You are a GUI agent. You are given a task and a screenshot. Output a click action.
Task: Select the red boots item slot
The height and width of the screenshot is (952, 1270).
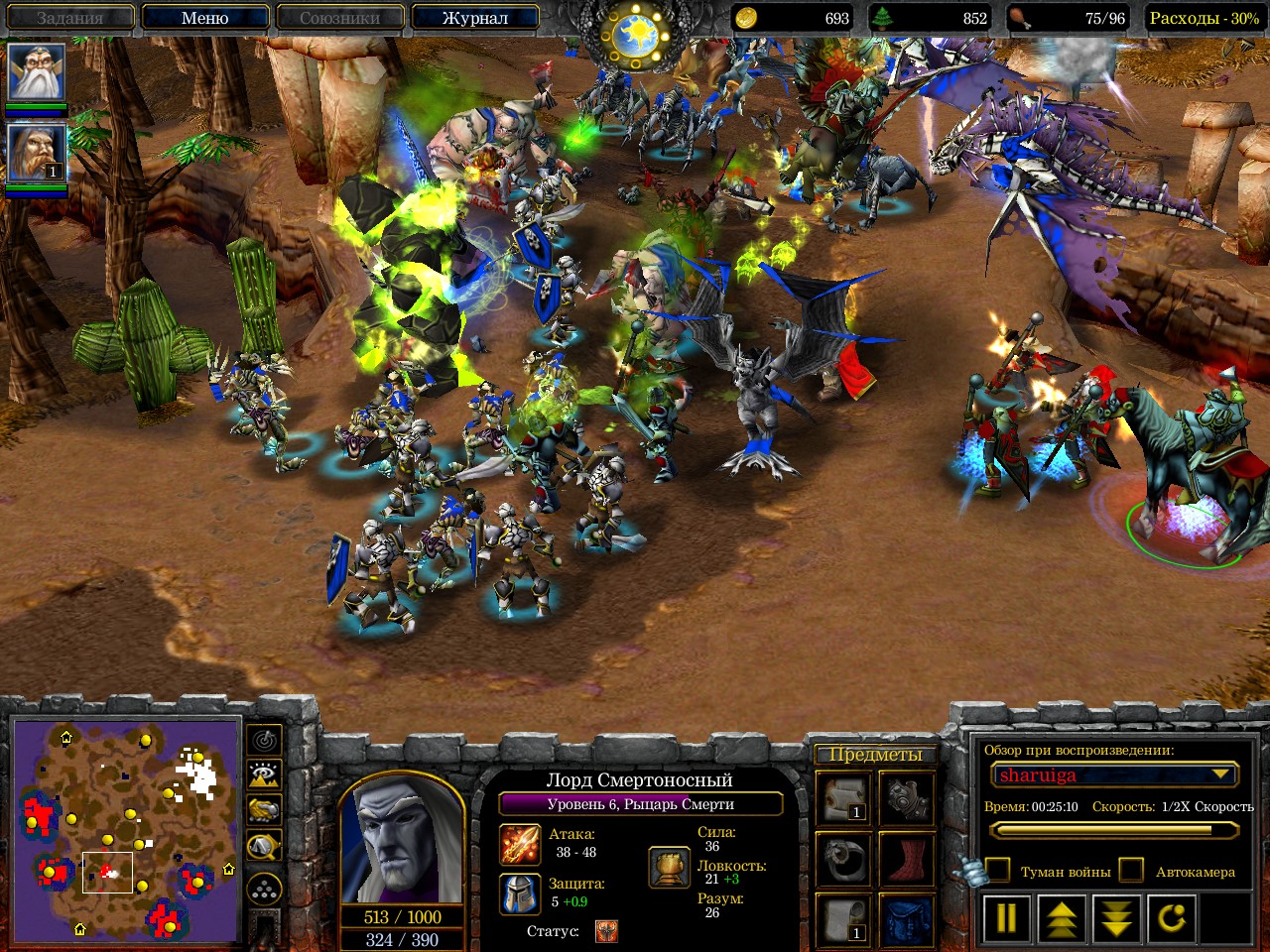pos(906,858)
